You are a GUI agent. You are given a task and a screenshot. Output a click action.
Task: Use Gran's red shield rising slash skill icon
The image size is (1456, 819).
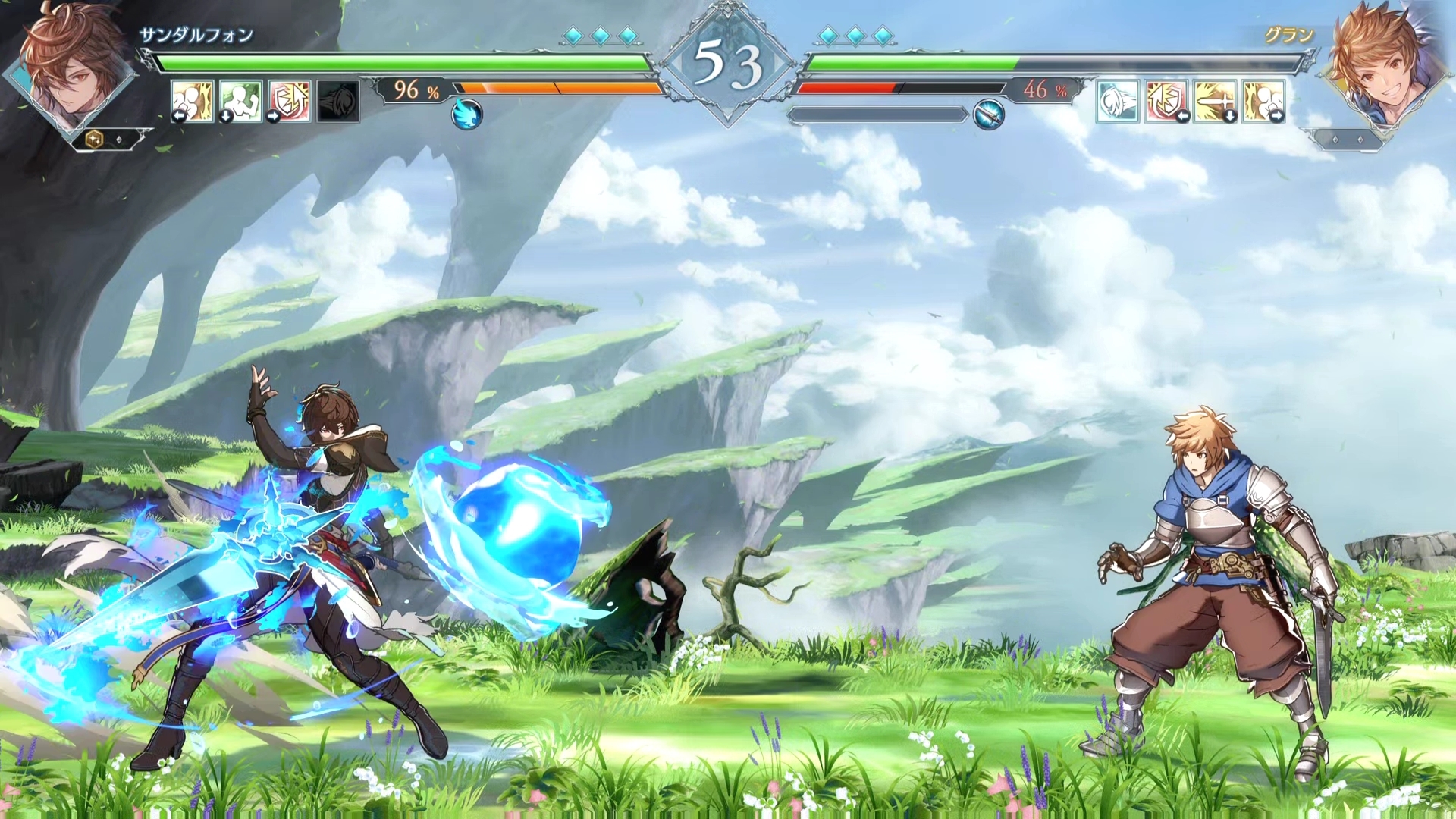pos(1166,100)
